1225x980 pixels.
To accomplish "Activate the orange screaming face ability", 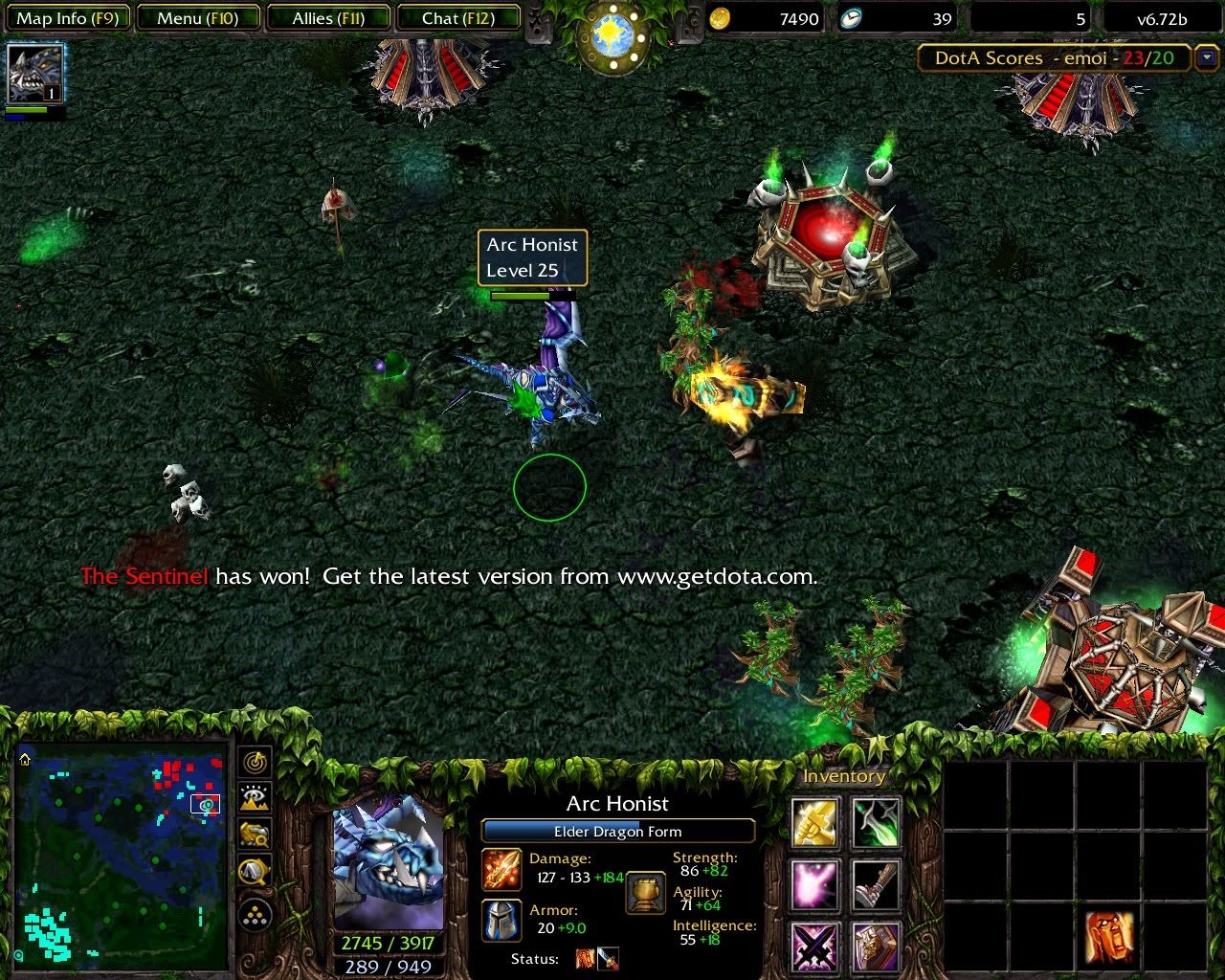I will (x=1109, y=937).
